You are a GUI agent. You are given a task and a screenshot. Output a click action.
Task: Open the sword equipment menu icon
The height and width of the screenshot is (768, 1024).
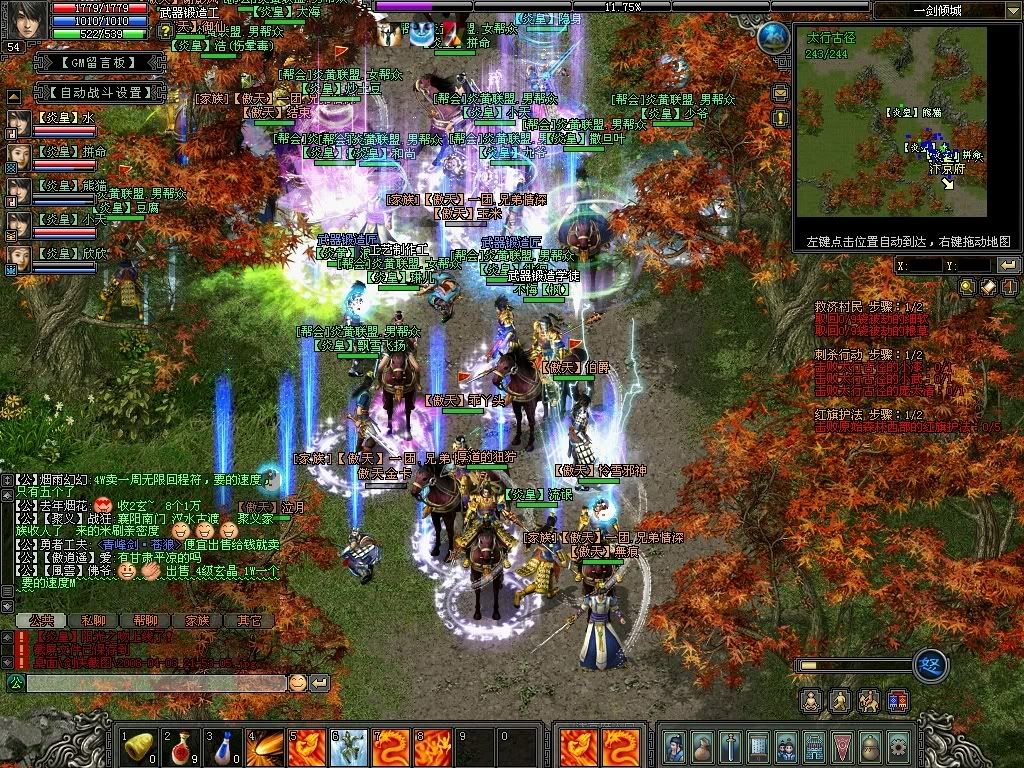click(x=731, y=745)
